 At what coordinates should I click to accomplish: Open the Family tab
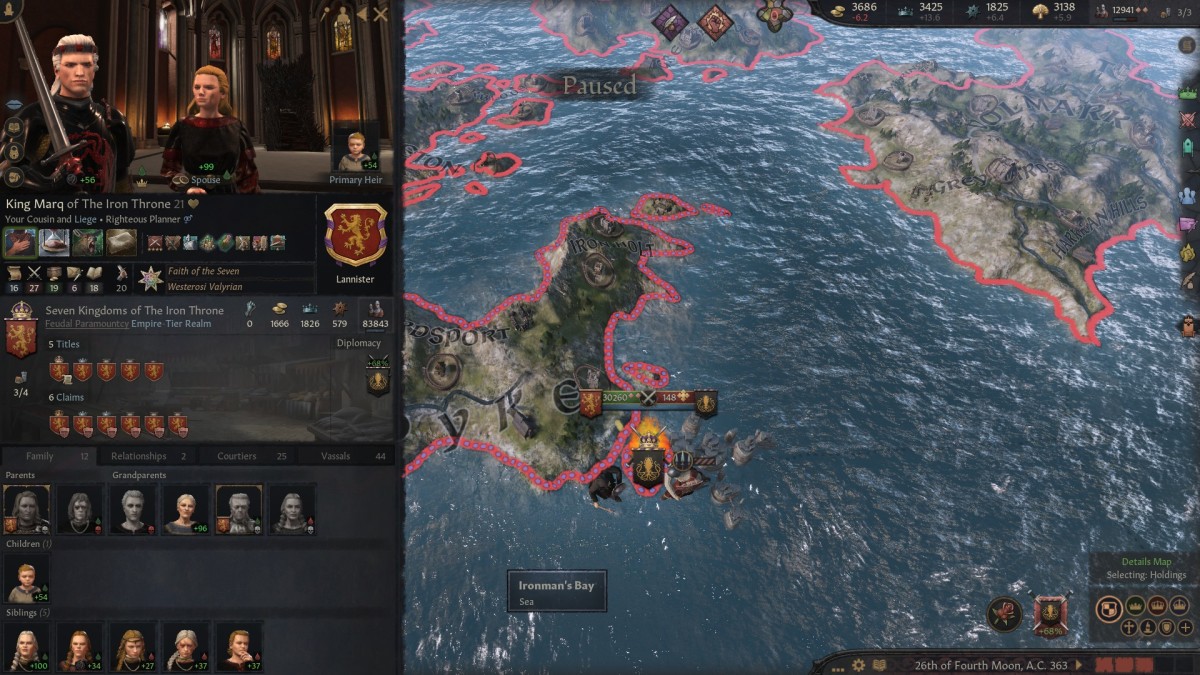(40, 456)
